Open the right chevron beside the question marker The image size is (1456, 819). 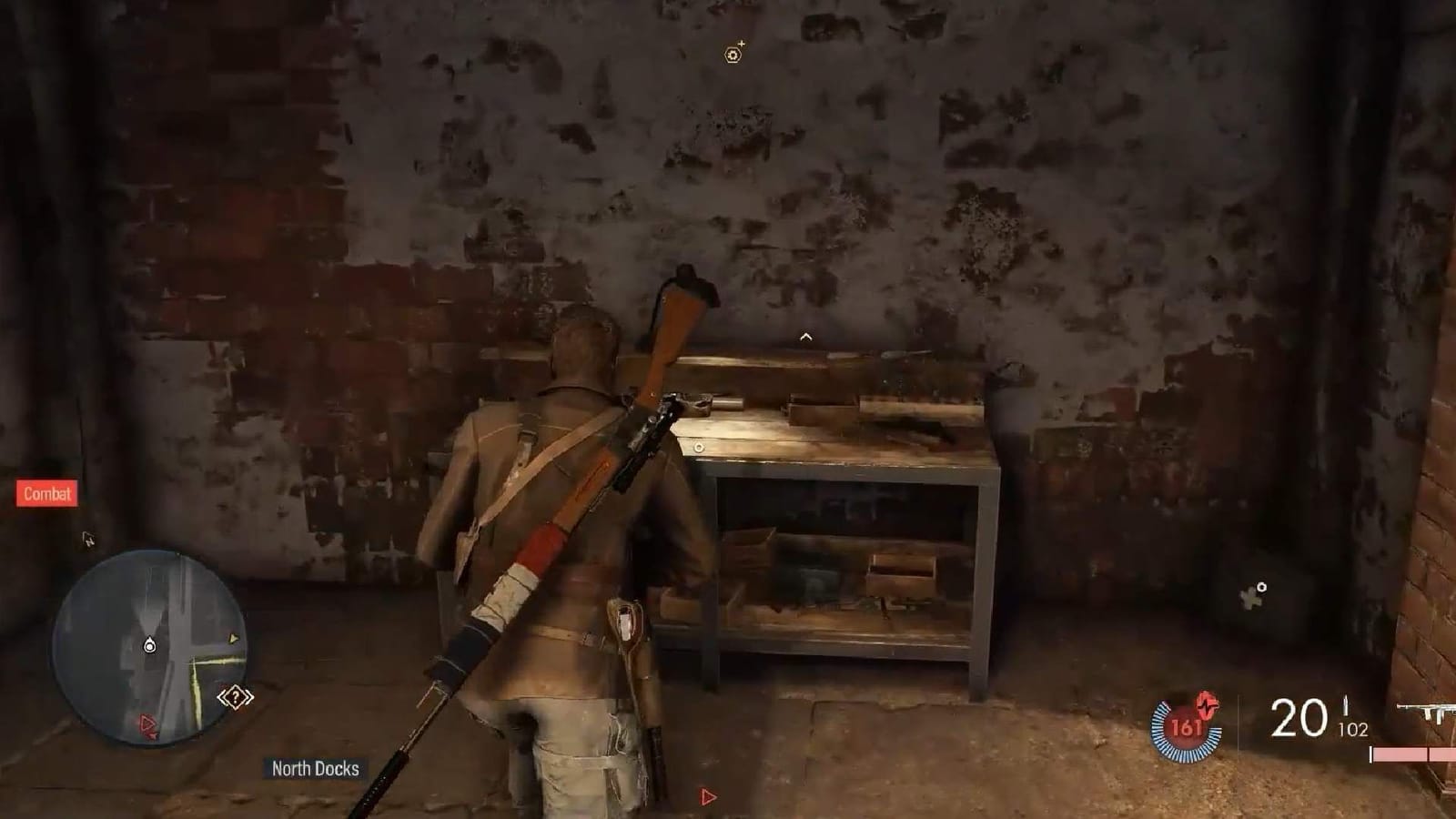coord(248,696)
